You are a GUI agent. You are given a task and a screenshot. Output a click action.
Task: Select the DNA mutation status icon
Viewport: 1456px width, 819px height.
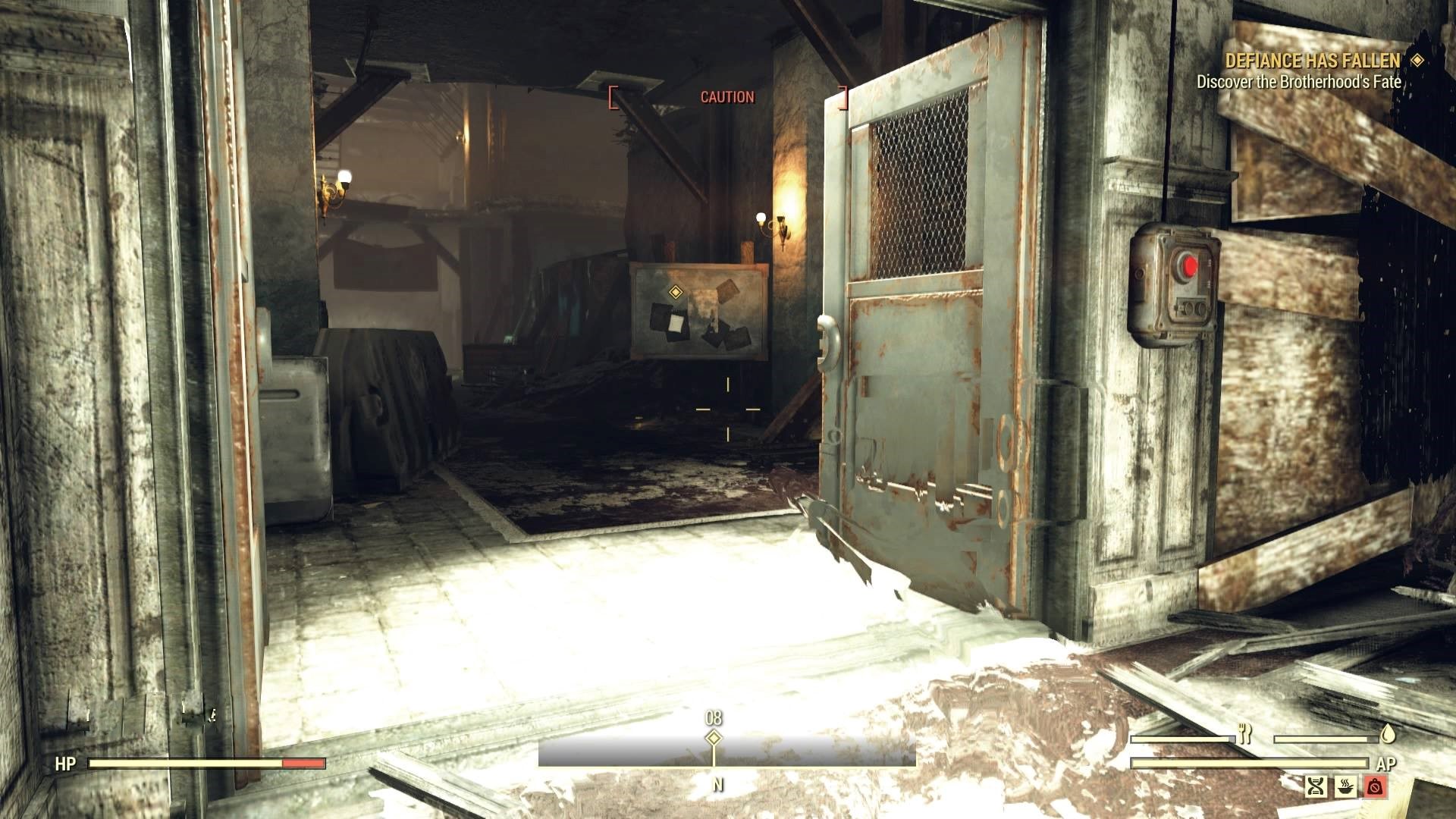pos(1317,786)
